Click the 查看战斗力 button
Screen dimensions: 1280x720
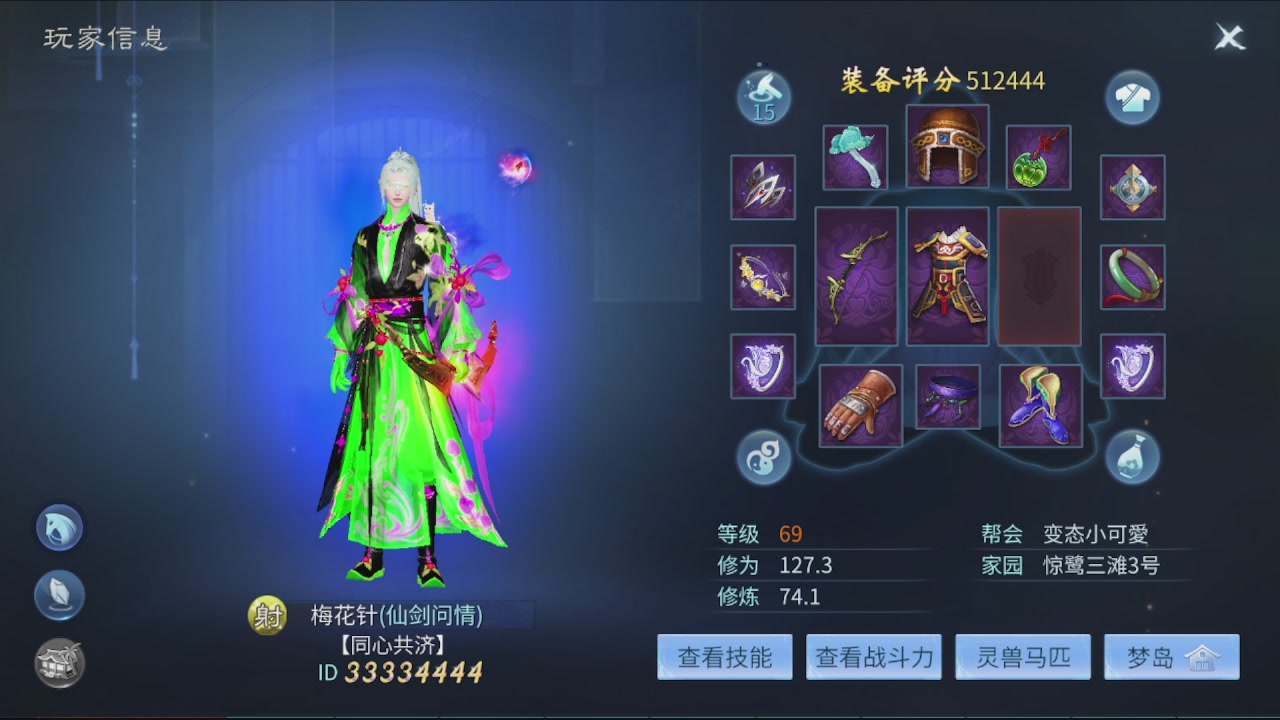click(872, 657)
